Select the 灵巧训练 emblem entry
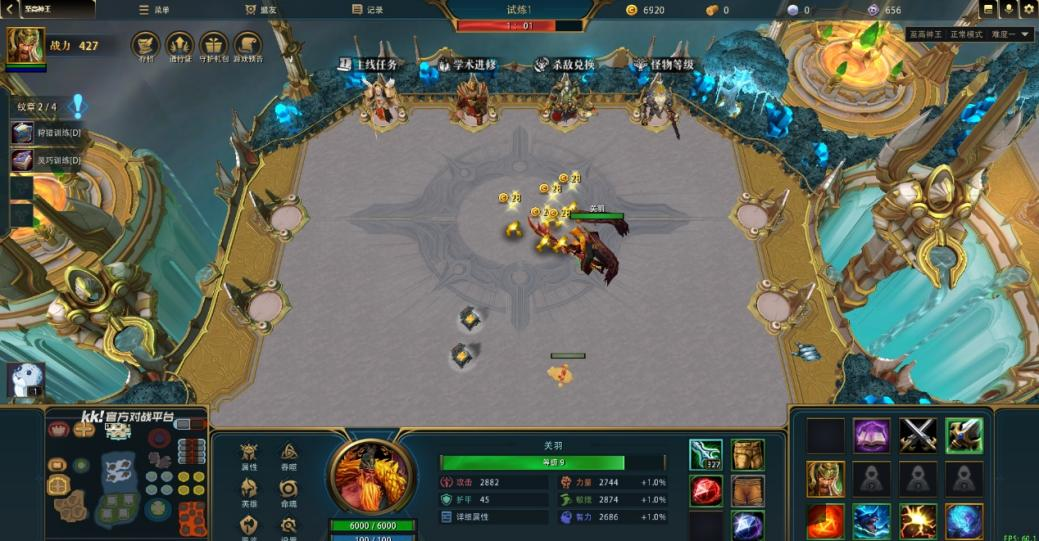This screenshot has height=541, width=1039. (x=46, y=160)
